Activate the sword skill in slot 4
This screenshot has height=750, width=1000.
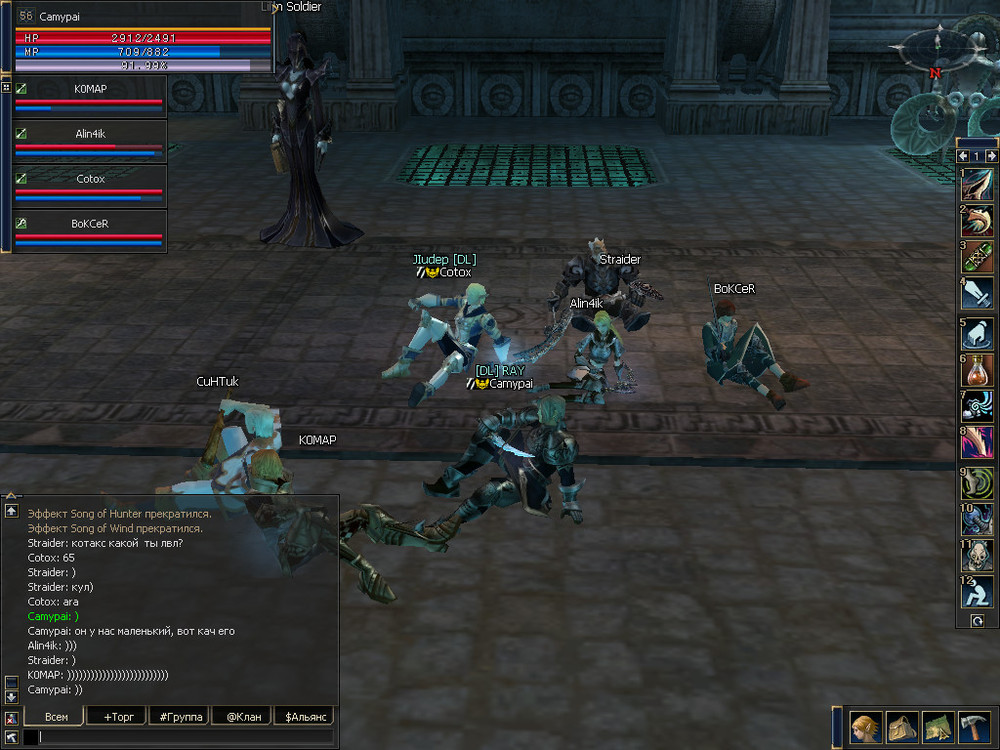pos(978,294)
